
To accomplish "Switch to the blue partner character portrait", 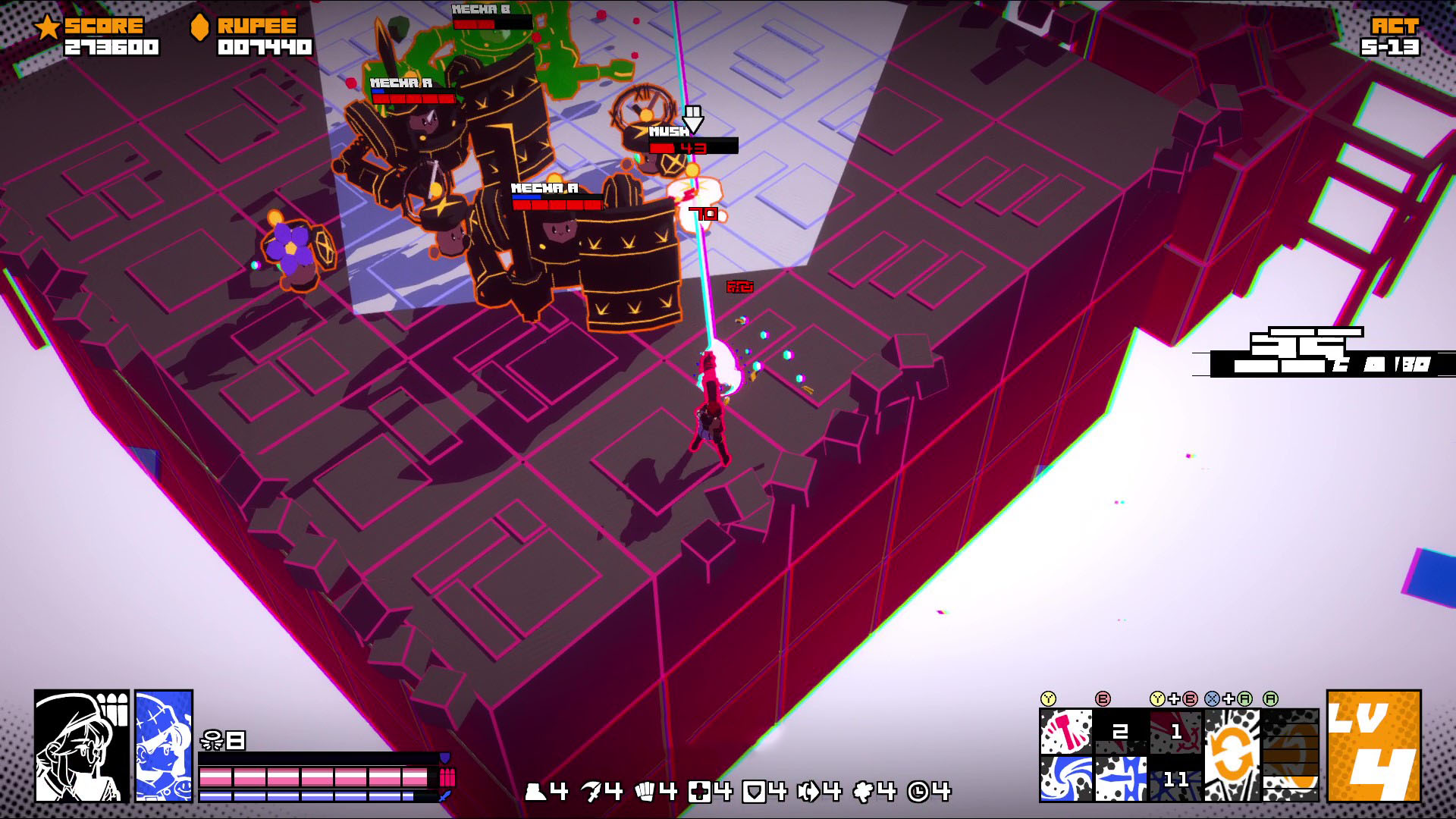I will pyautogui.click(x=164, y=745).
